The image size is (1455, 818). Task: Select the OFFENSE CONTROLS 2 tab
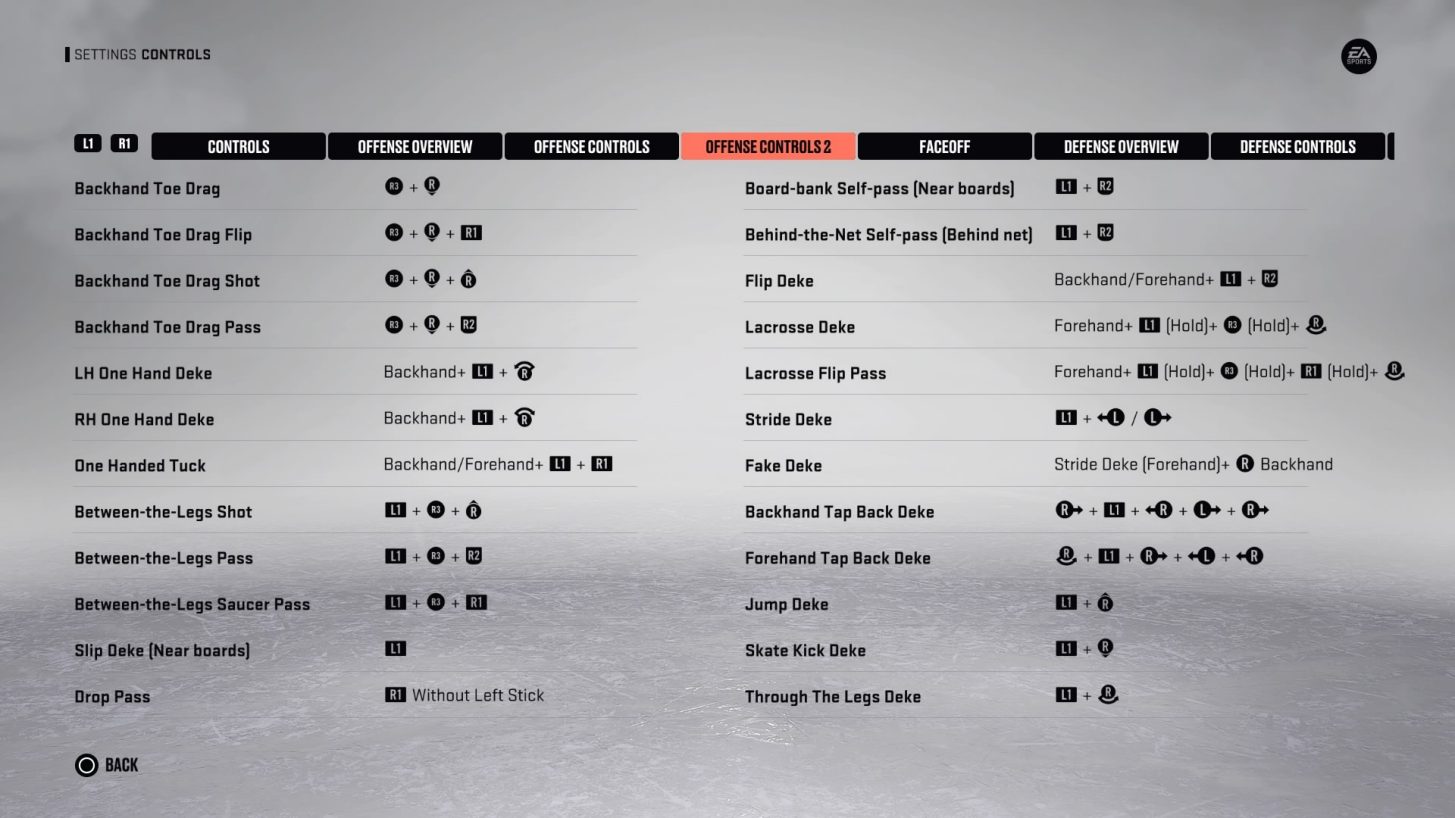pyautogui.click(x=768, y=146)
